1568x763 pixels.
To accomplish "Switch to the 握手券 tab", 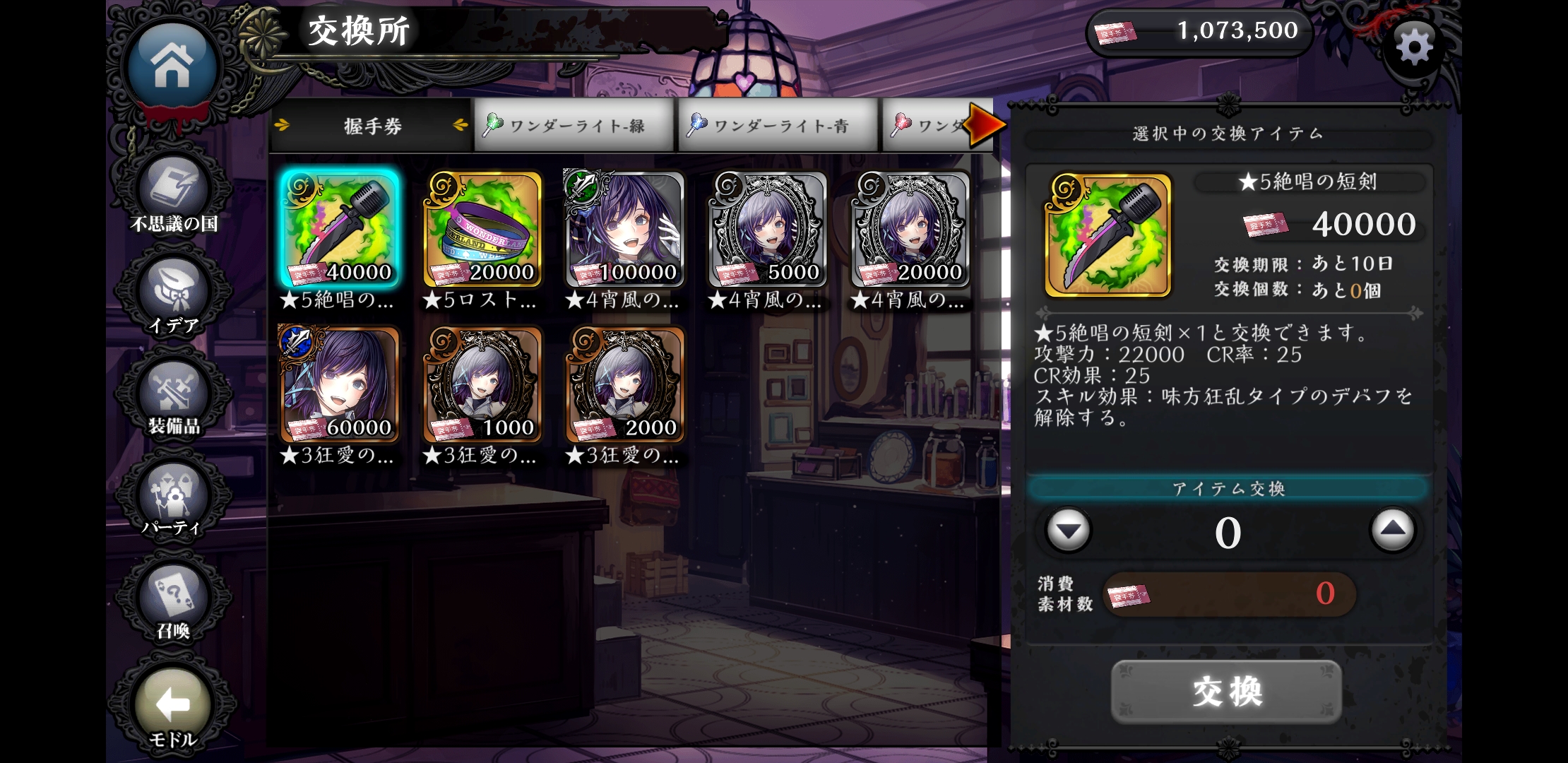I will (372, 126).
